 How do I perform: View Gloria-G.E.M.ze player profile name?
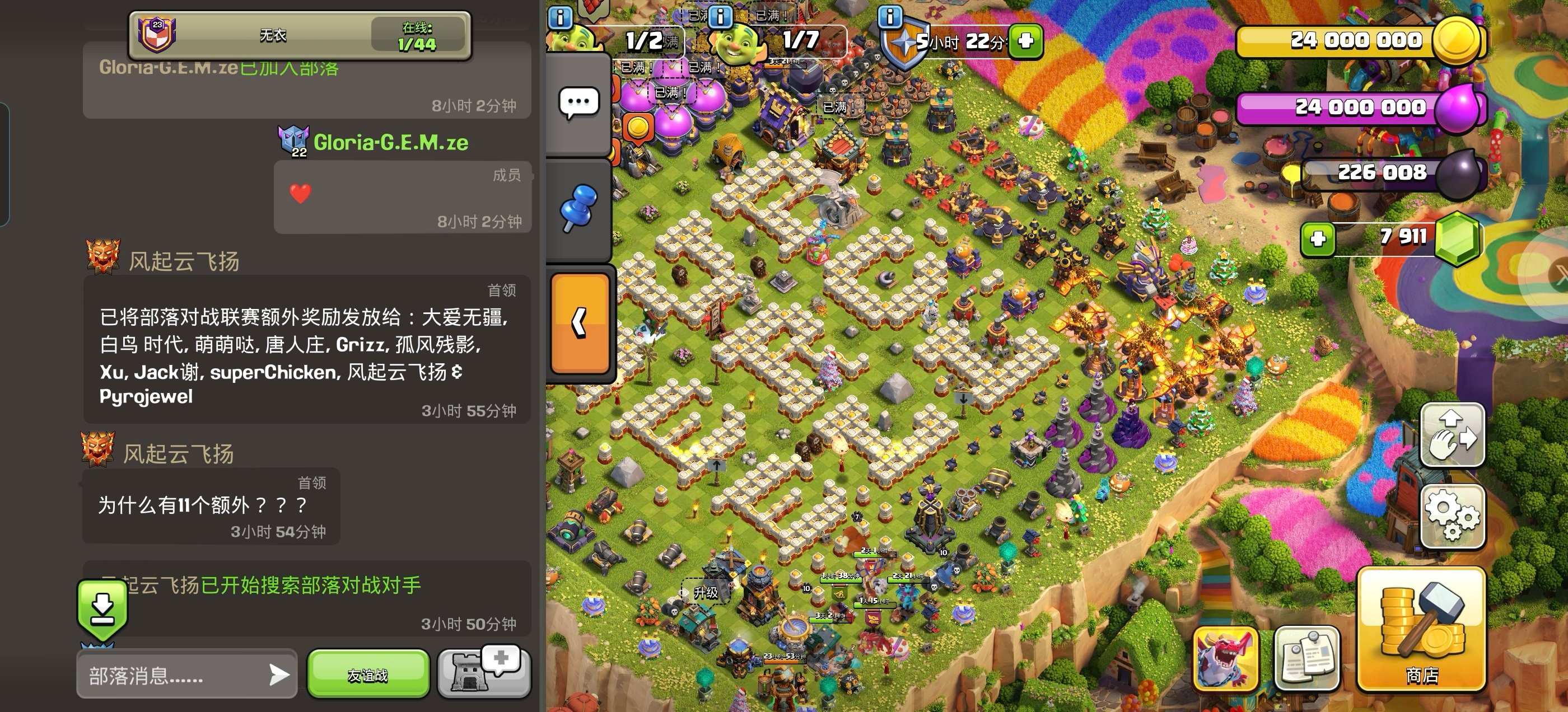(390, 142)
